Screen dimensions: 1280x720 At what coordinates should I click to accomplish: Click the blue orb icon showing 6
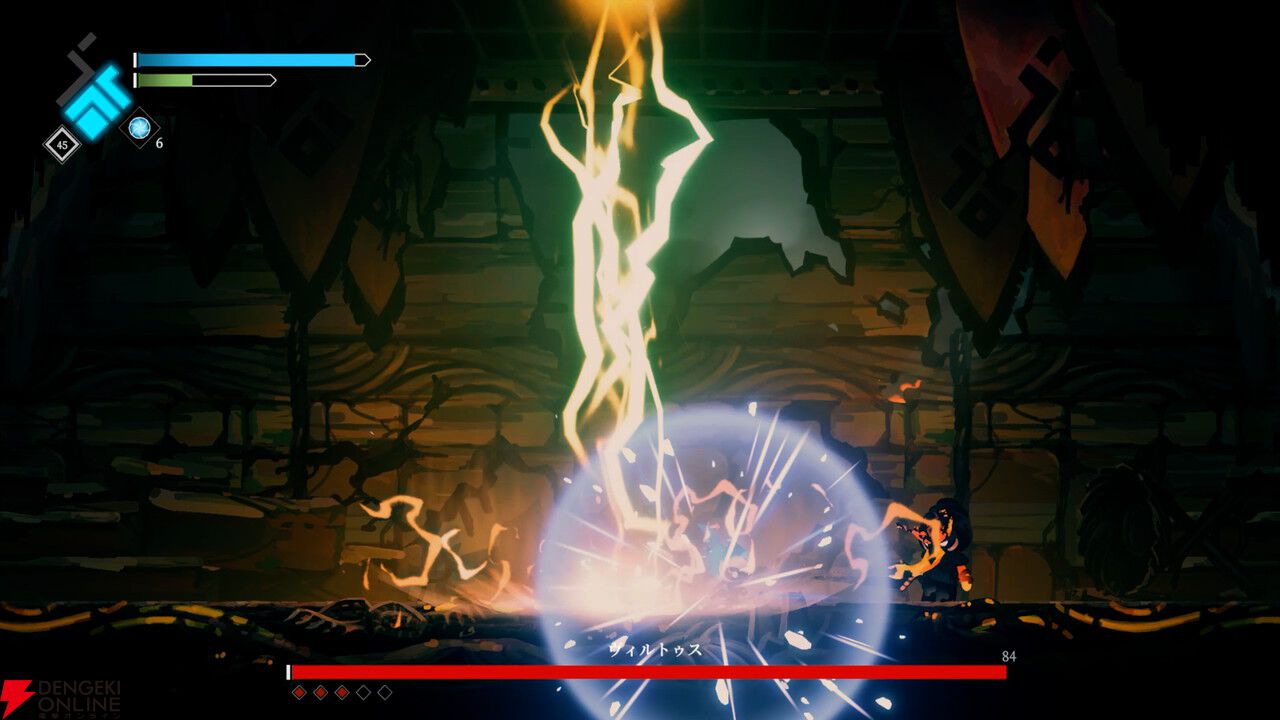139,127
